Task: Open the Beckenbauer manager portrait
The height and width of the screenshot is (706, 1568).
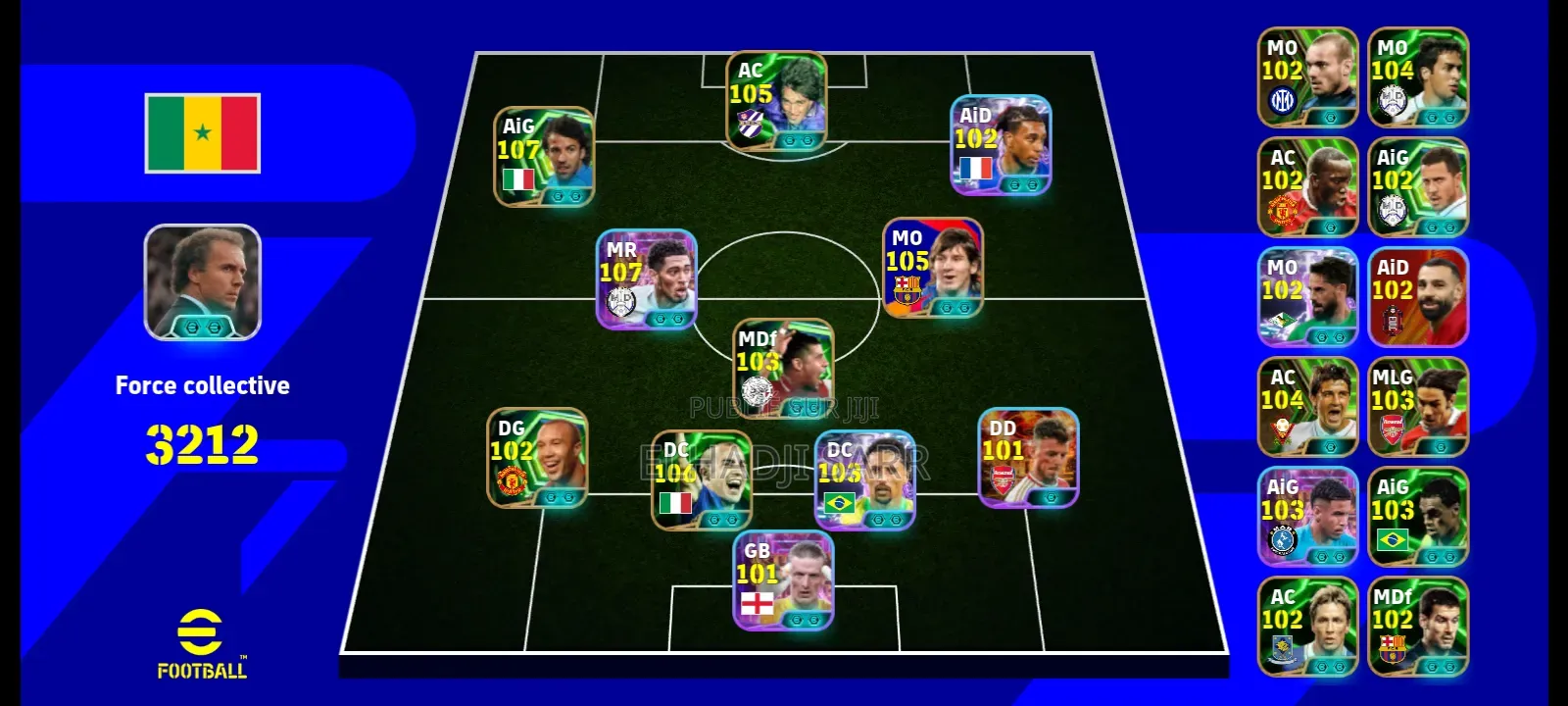Action: pos(201,284)
